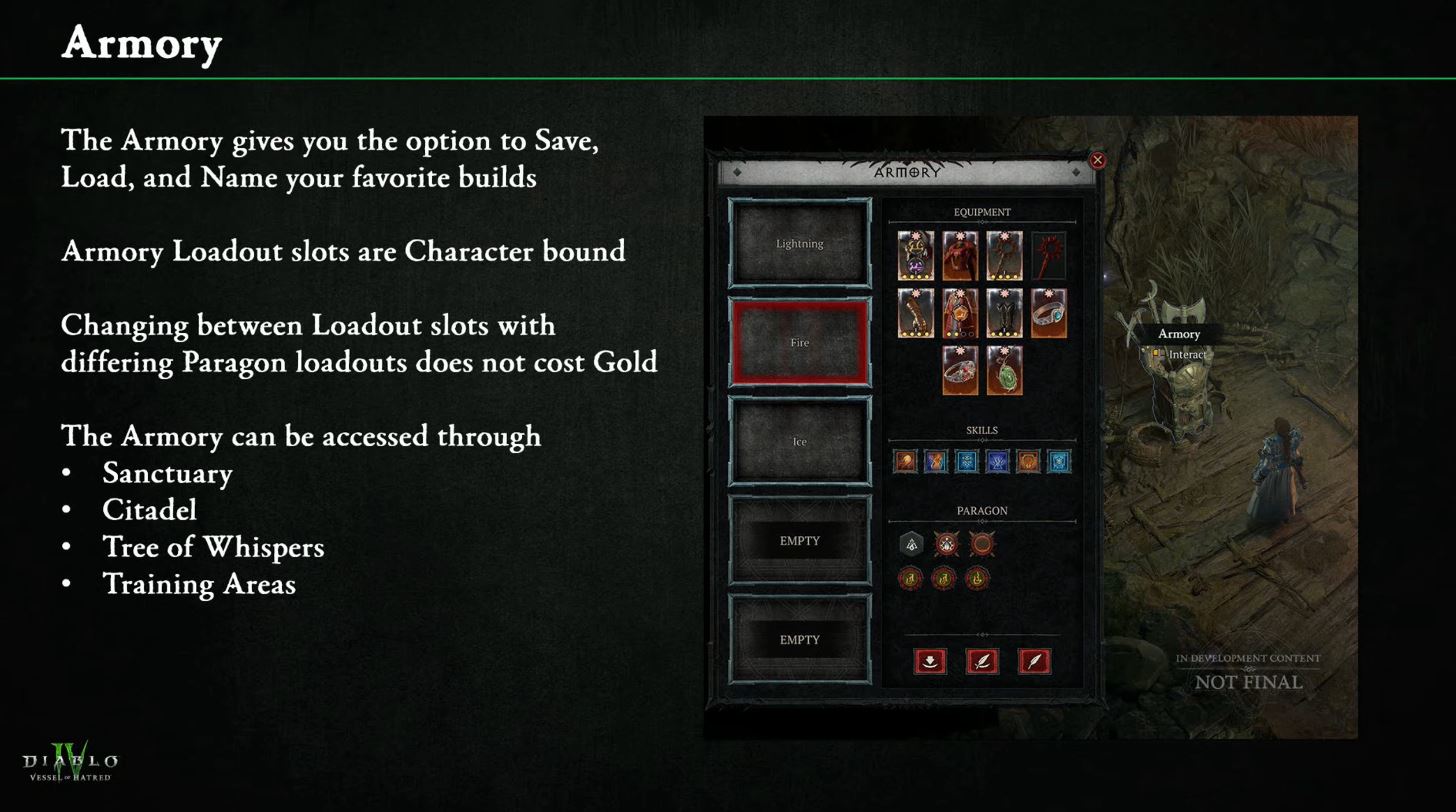The image size is (1456, 812).
Task: Expand the Skills section divider
Action: point(981,441)
